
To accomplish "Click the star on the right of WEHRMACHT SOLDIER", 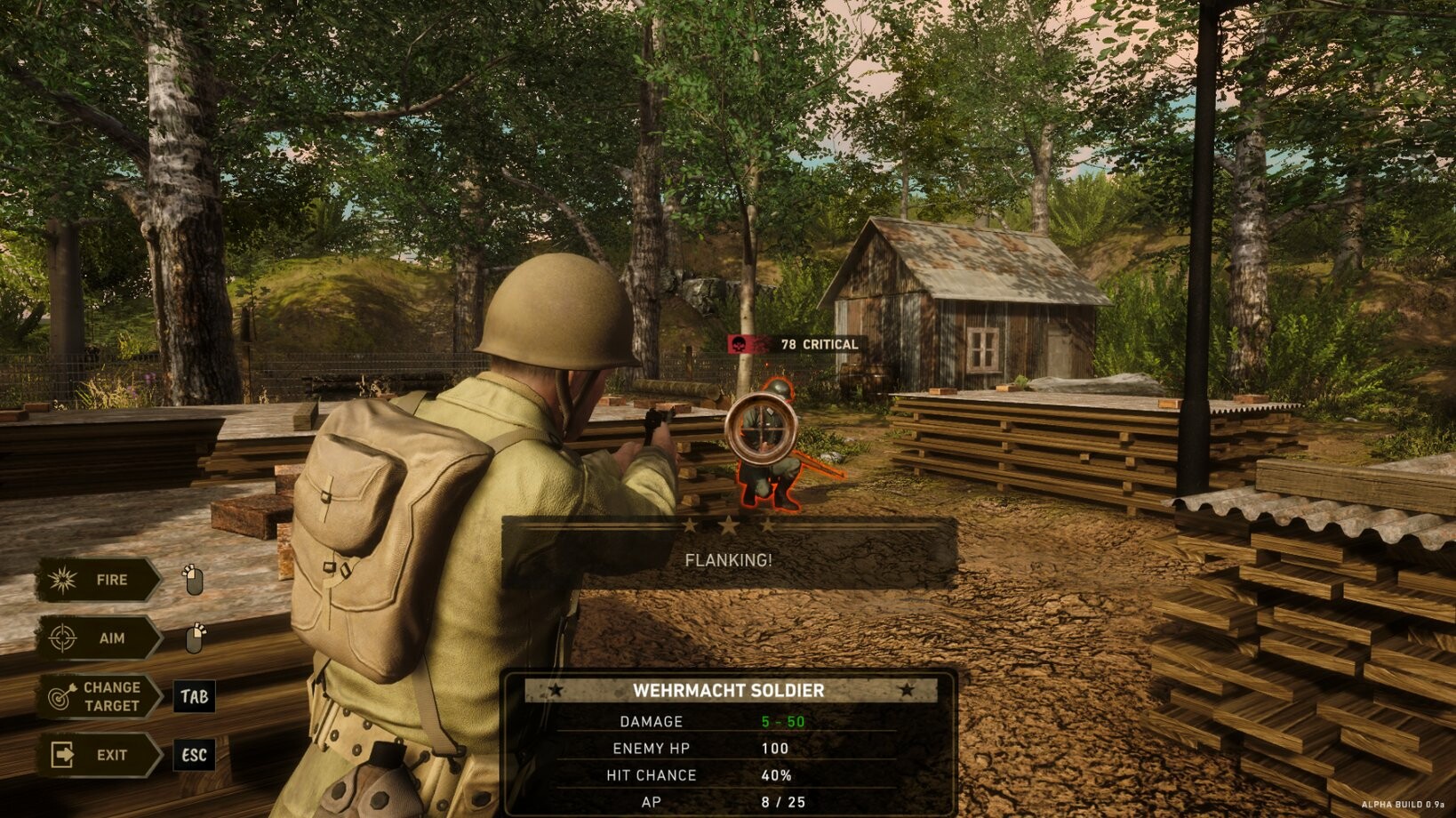I will pyautogui.click(x=906, y=690).
